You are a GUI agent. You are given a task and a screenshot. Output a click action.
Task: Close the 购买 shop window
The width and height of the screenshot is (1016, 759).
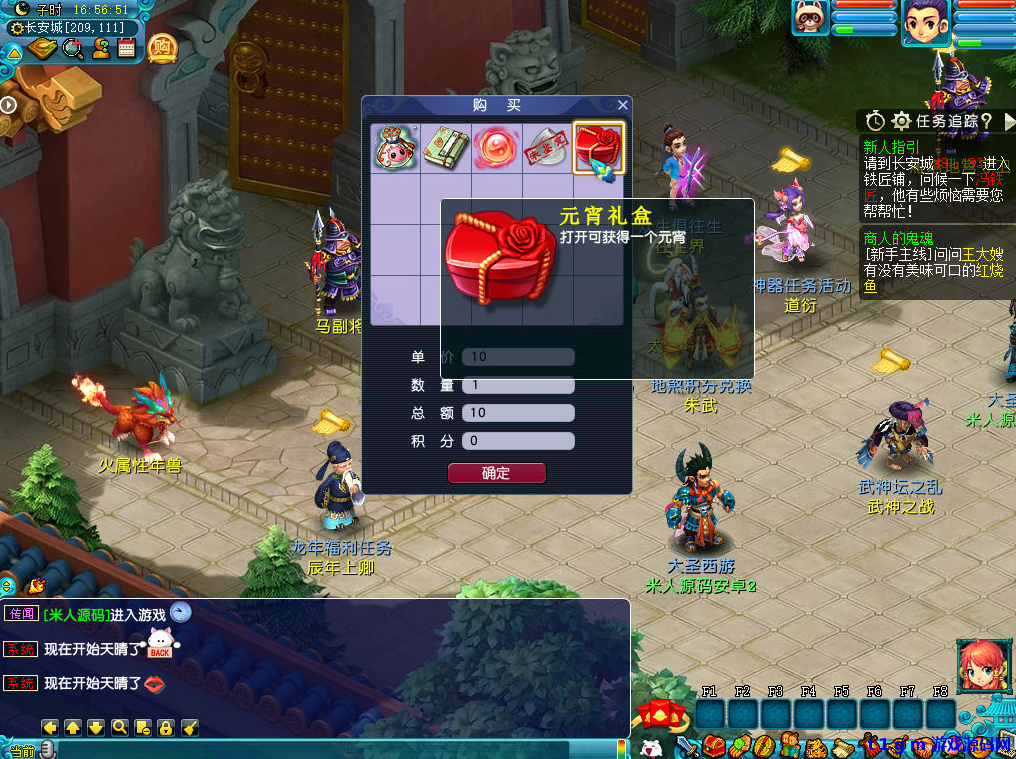point(623,105)
